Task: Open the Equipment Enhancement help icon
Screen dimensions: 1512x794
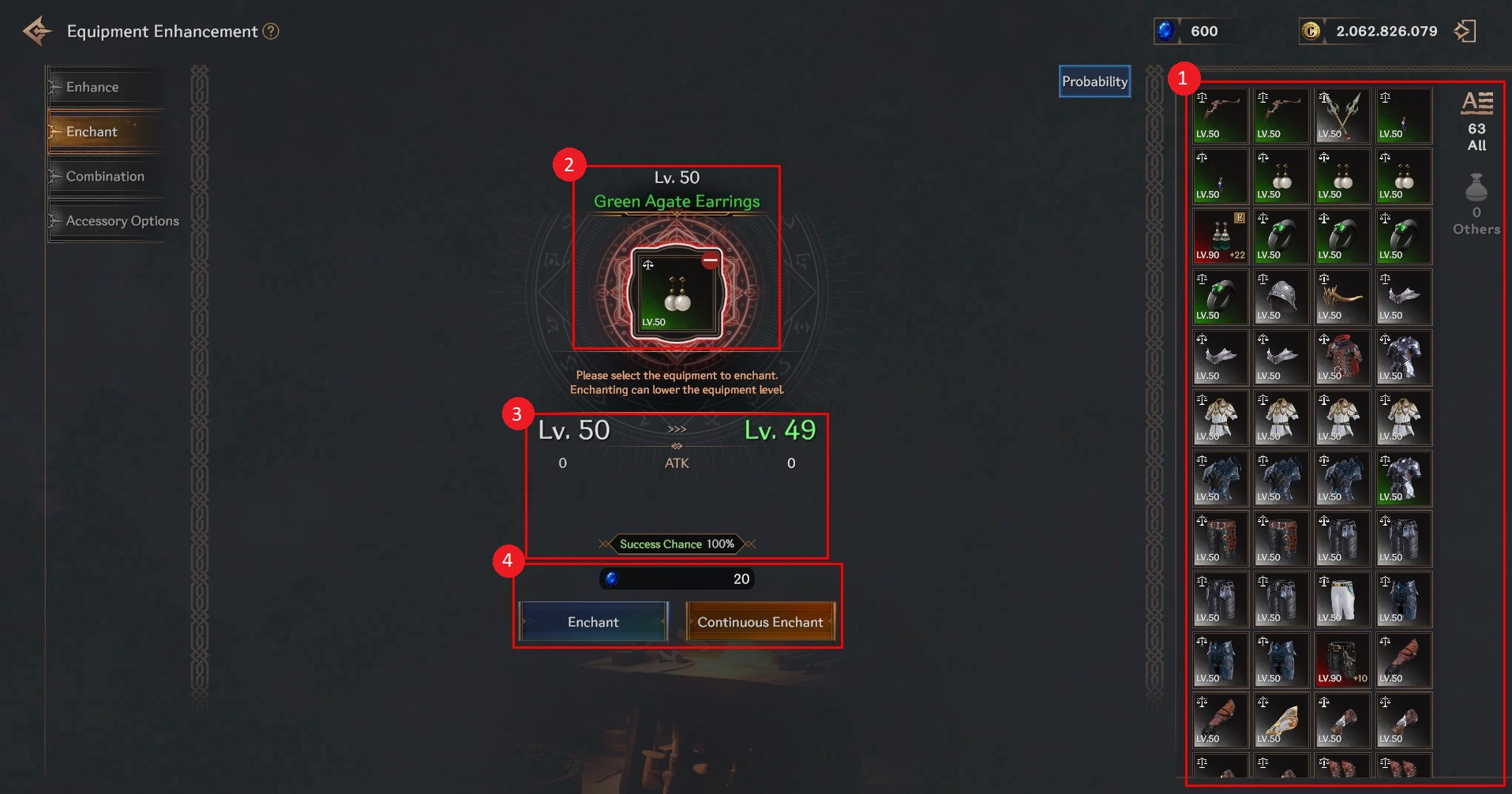Action: coord(271,32)
